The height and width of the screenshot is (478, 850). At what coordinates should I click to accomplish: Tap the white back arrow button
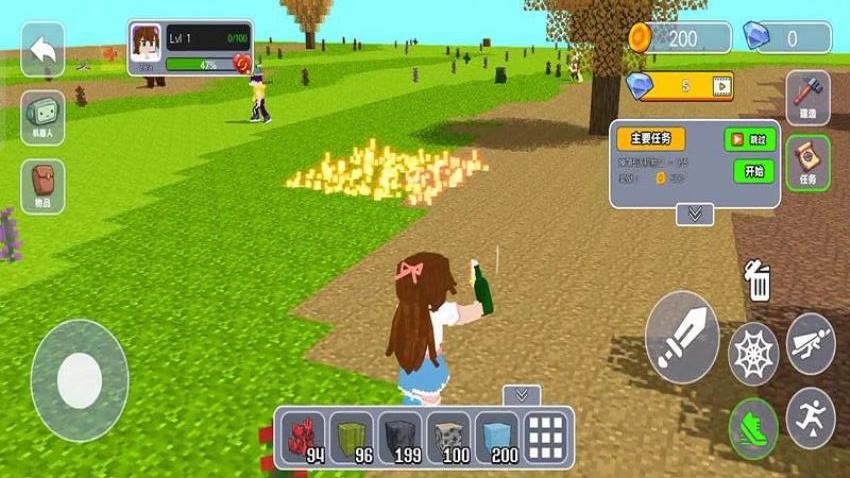(42, 50)
